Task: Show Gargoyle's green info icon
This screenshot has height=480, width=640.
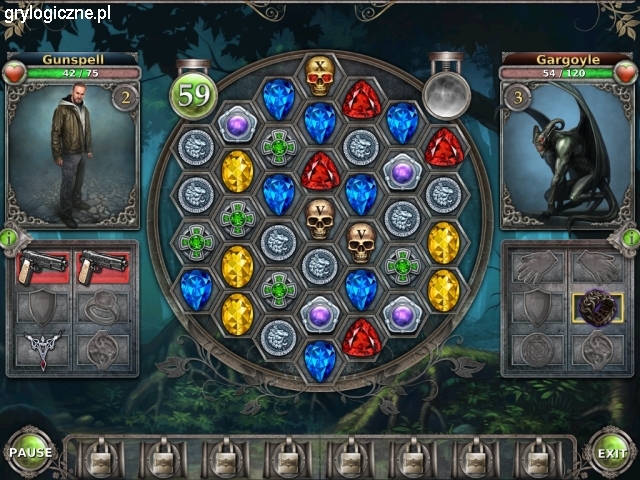Action: [631, 238]
